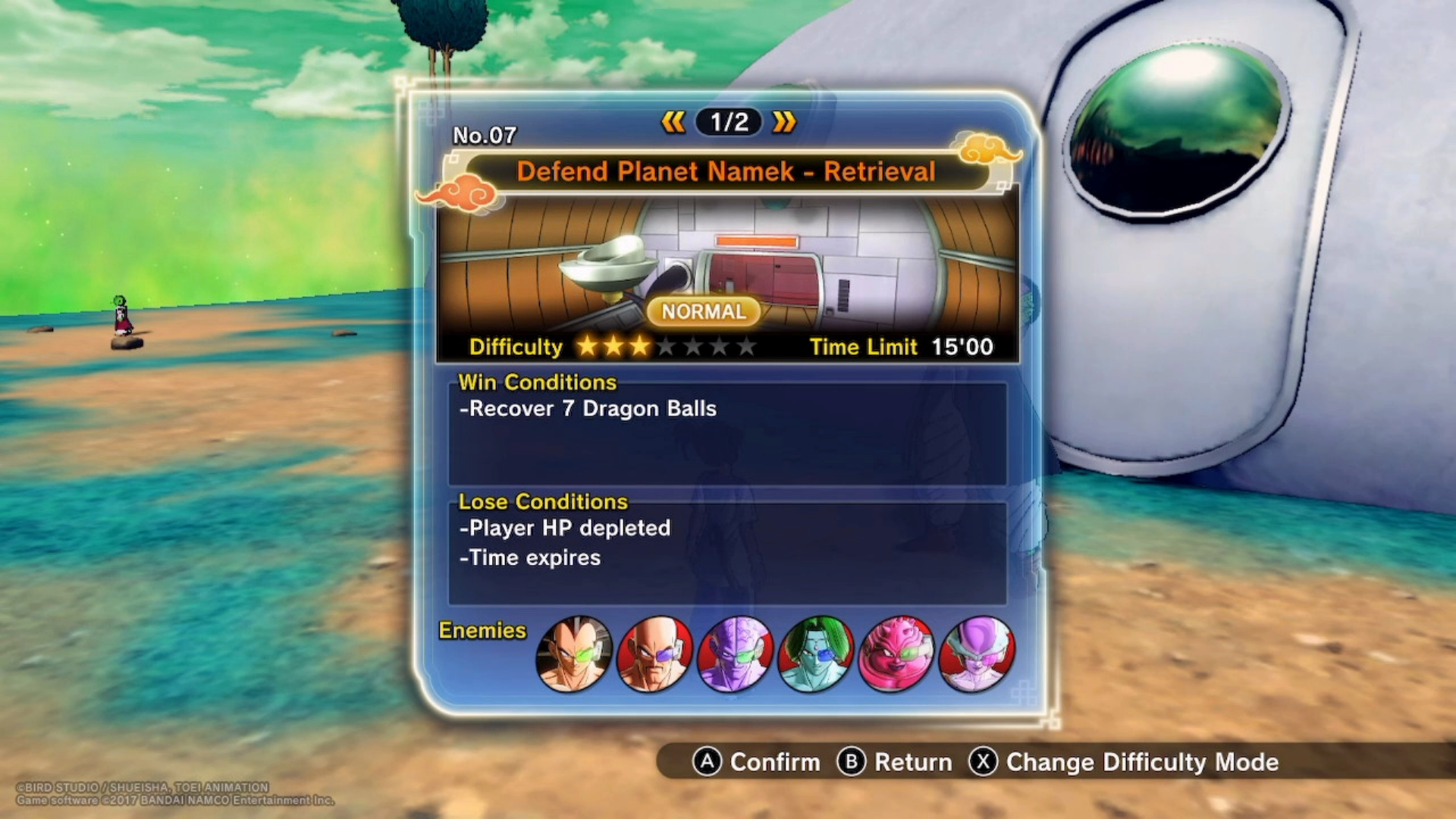The image size is (1456, 819).
Task: Select the Dodoria enemy portrait
Action: pyautogui.click(x=896, y=654)
